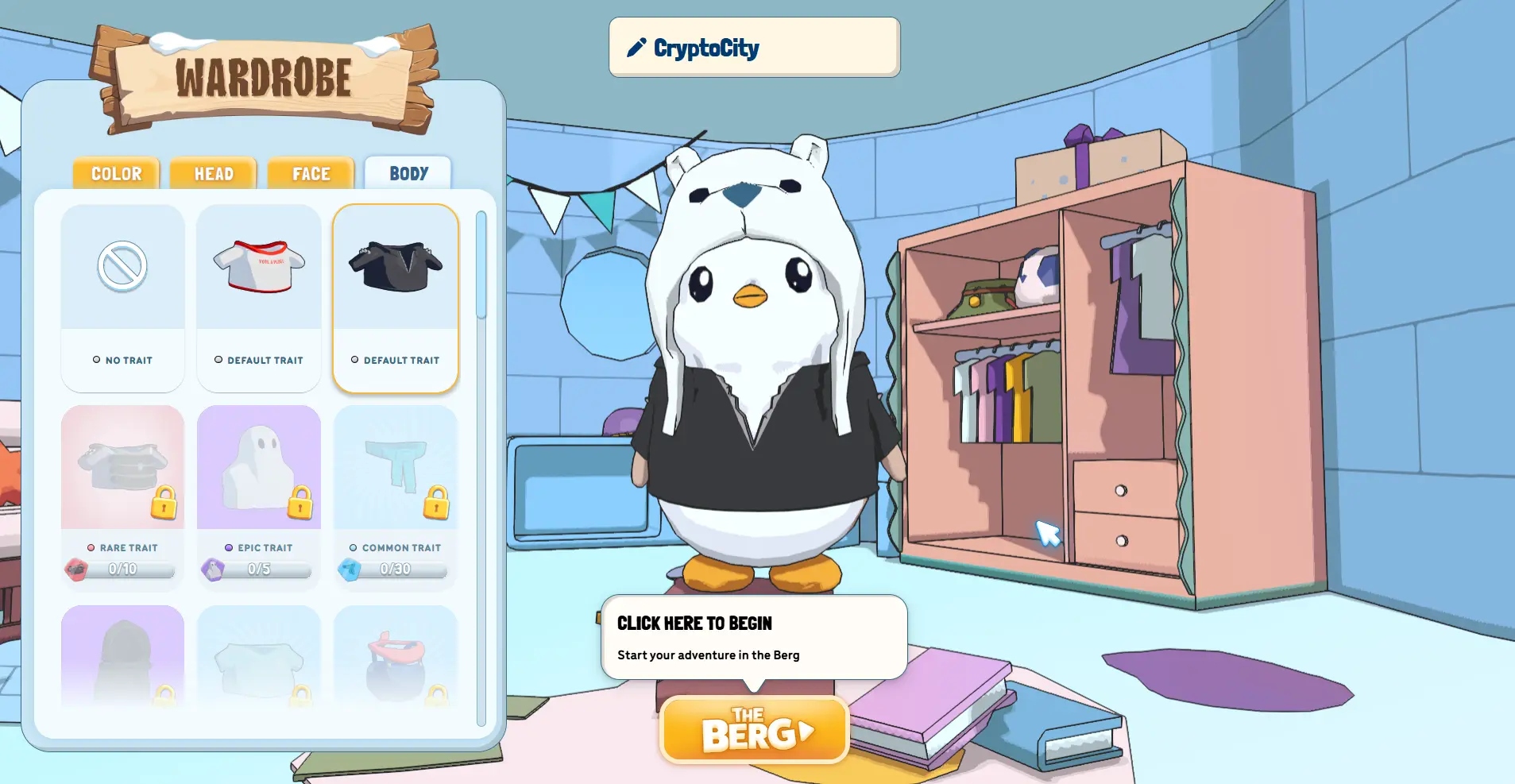Start the adventure with The Berg button
This screenshot has width=1515, height=784.
[754, 731]
